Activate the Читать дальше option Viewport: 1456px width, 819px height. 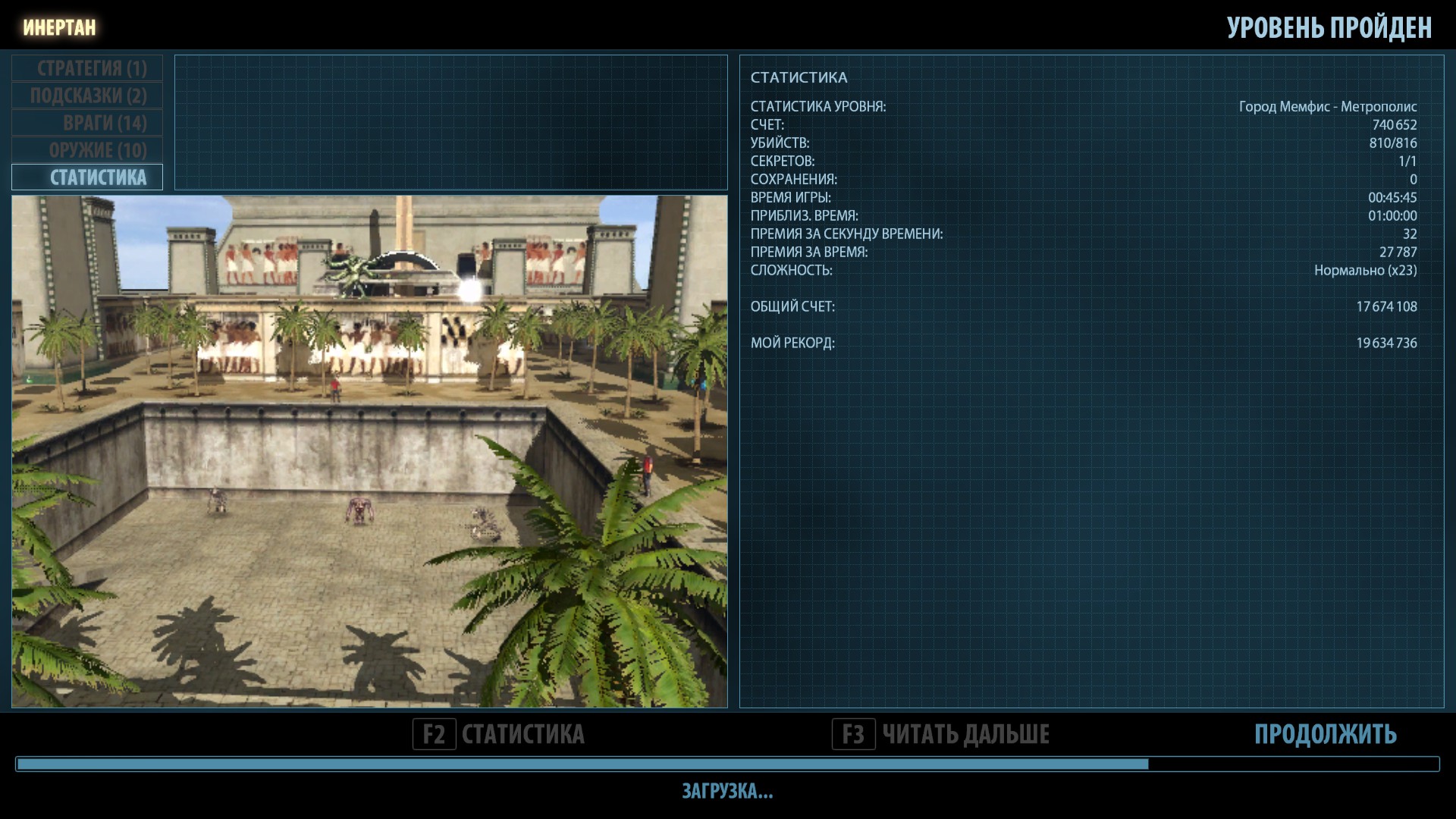pos(941,734)
